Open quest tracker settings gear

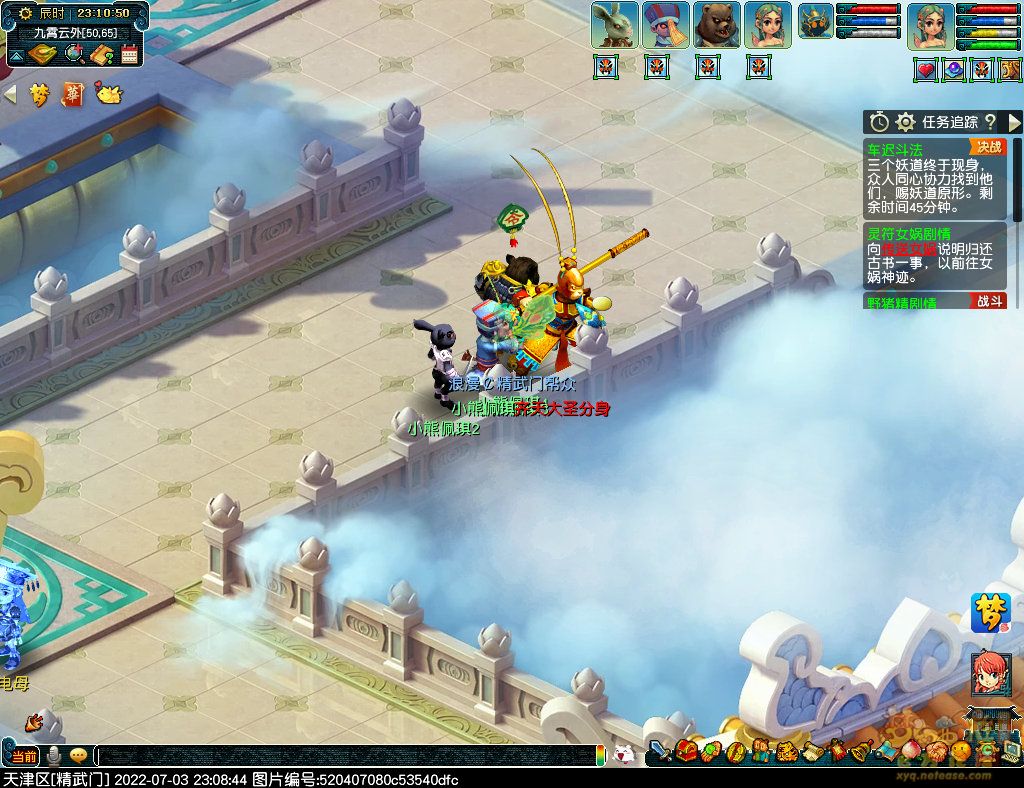[x=906, y=122]
